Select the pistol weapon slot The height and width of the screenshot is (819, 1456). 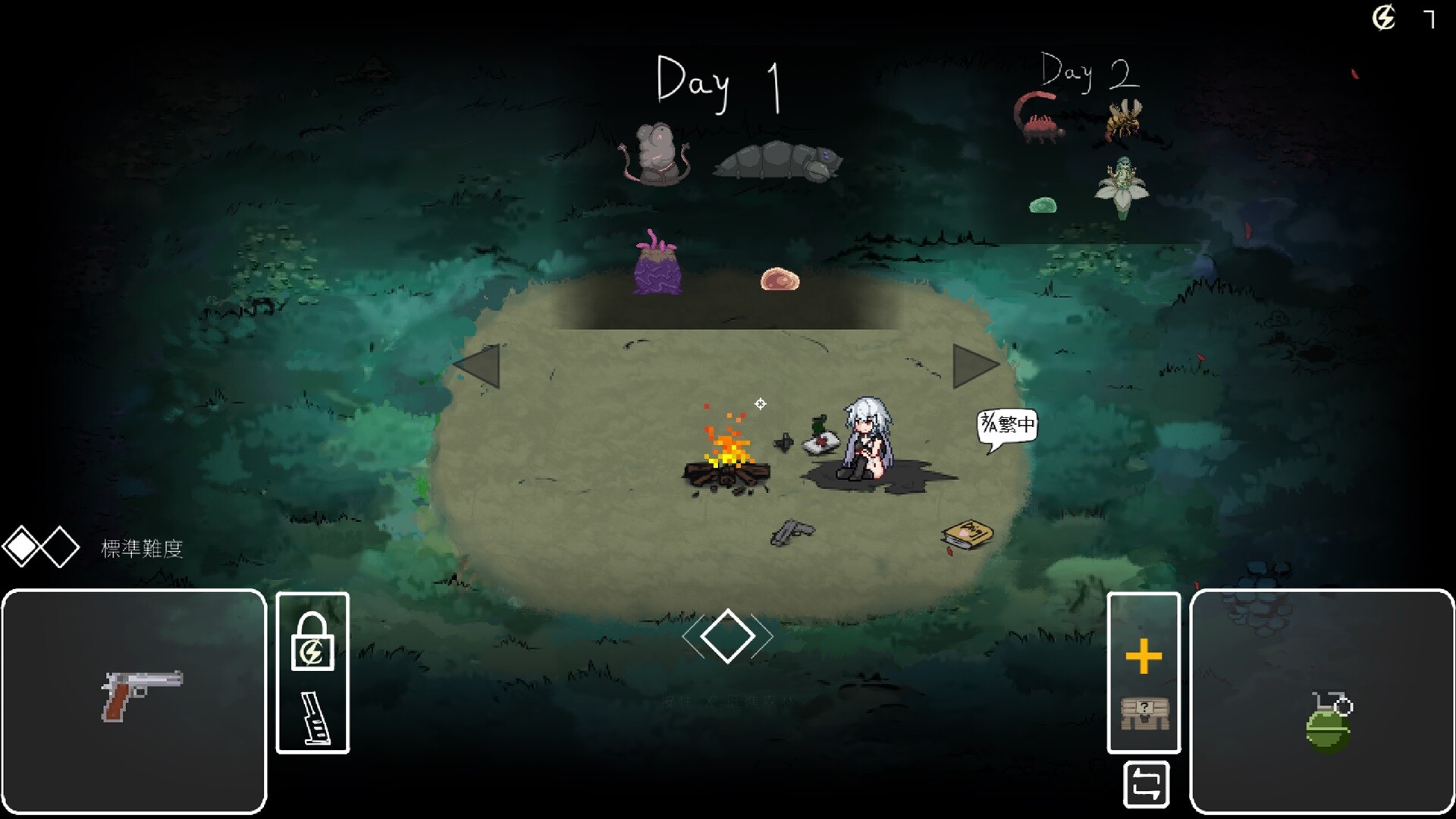click(135, 698)
